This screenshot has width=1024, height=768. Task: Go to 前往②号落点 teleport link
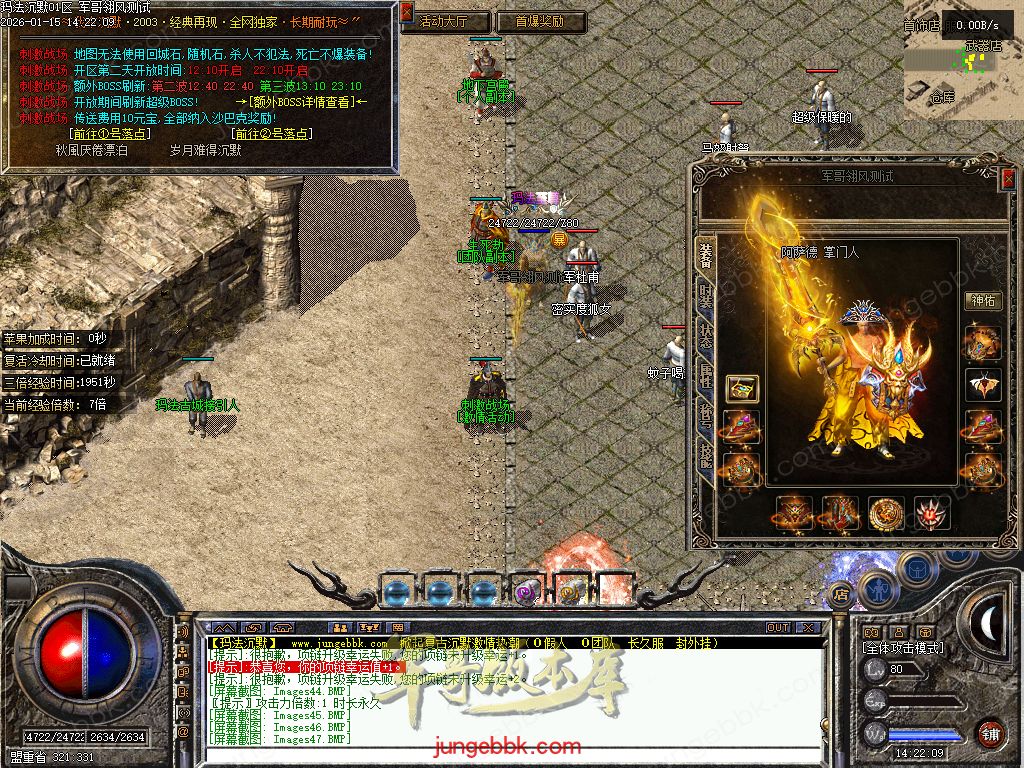pyautogui.click(x=271, y=133)
